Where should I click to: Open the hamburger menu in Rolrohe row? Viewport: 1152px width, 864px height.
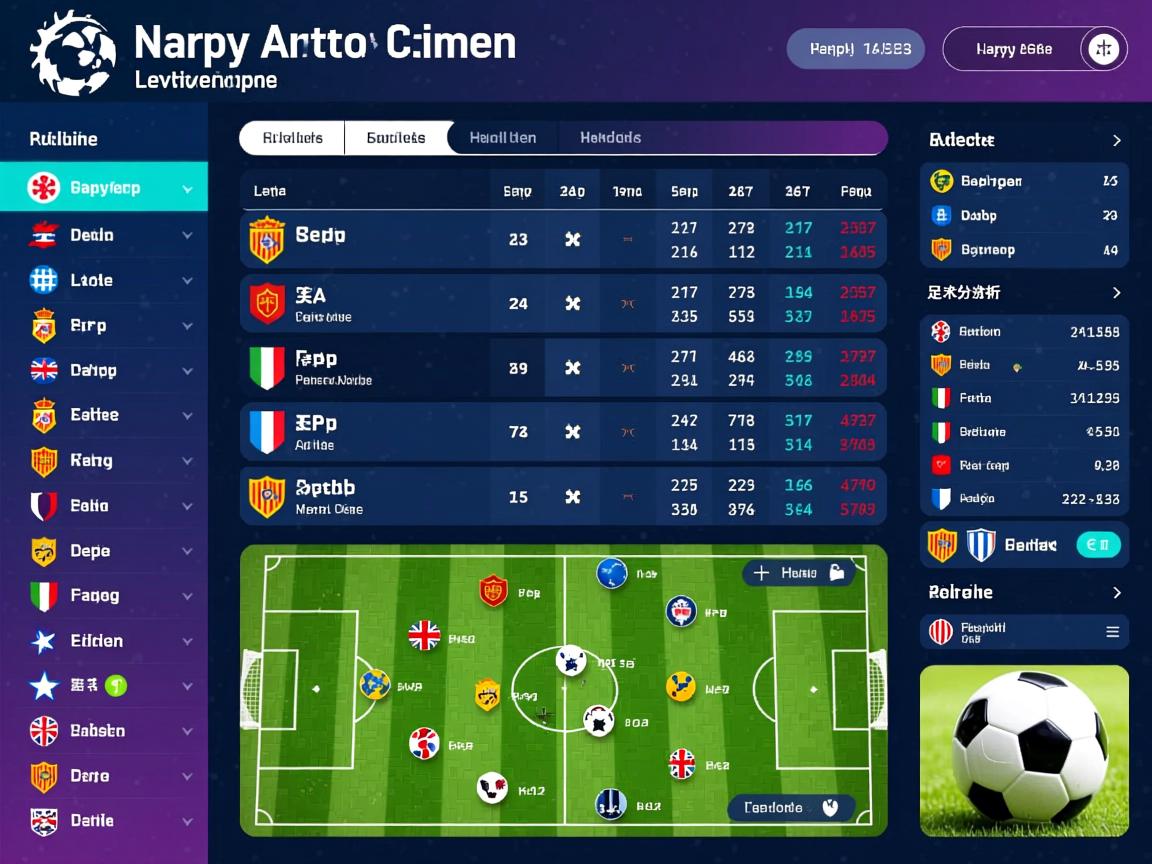pos(1112,632)
